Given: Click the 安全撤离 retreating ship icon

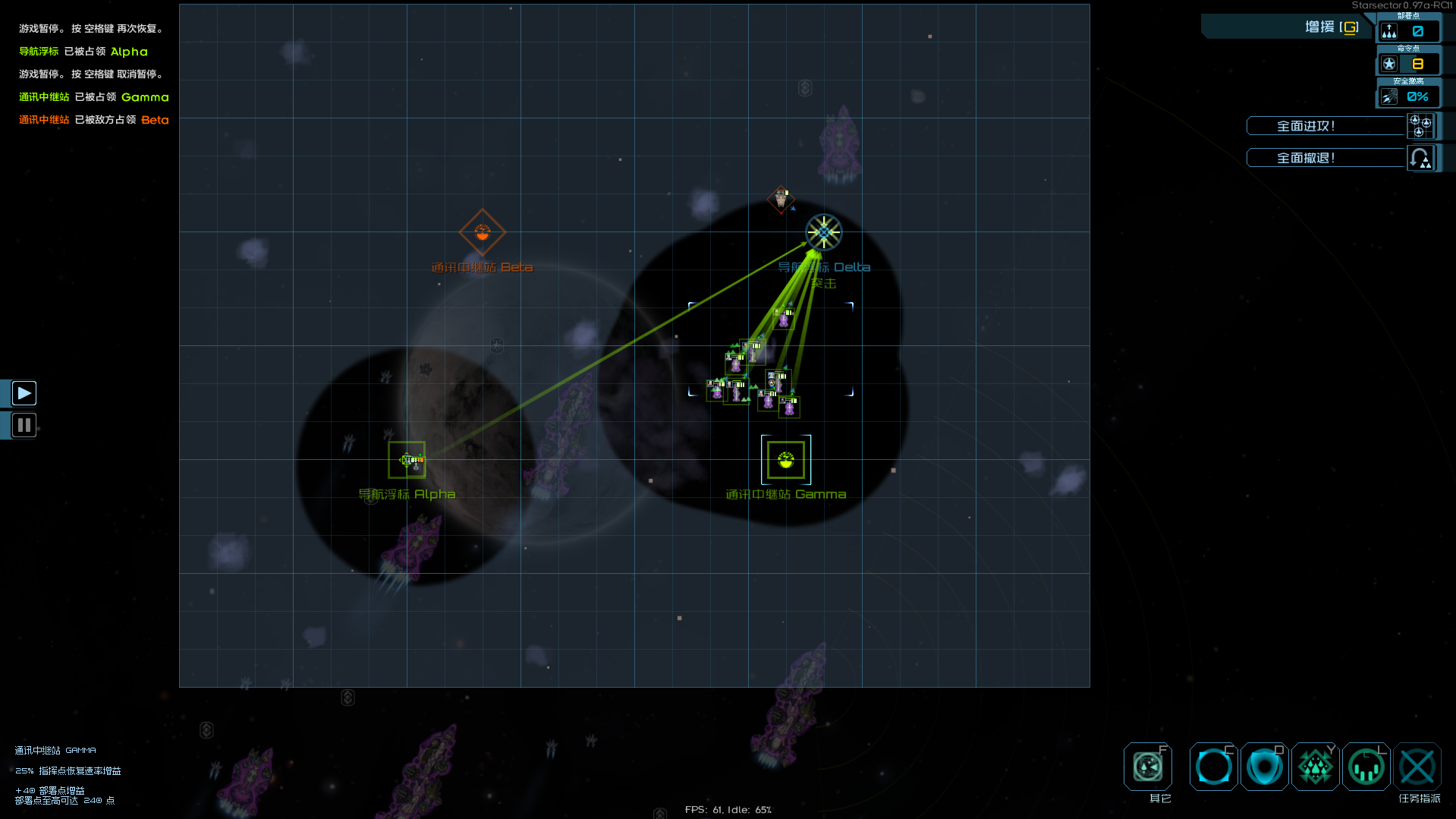Looking at the screenshot, I should (1389, 96).
